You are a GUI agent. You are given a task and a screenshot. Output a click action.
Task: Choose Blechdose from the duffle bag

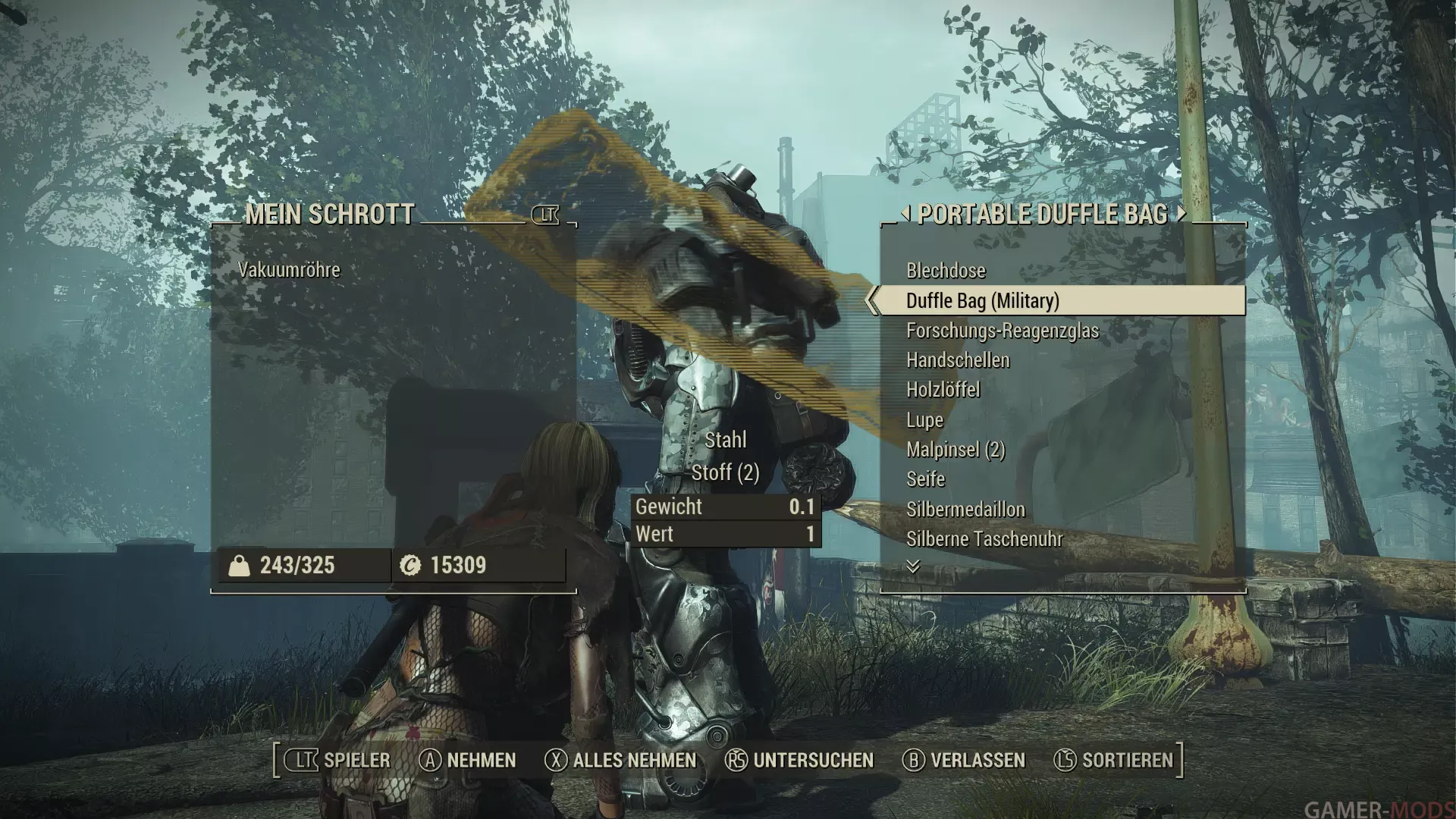tap(946, 271)
